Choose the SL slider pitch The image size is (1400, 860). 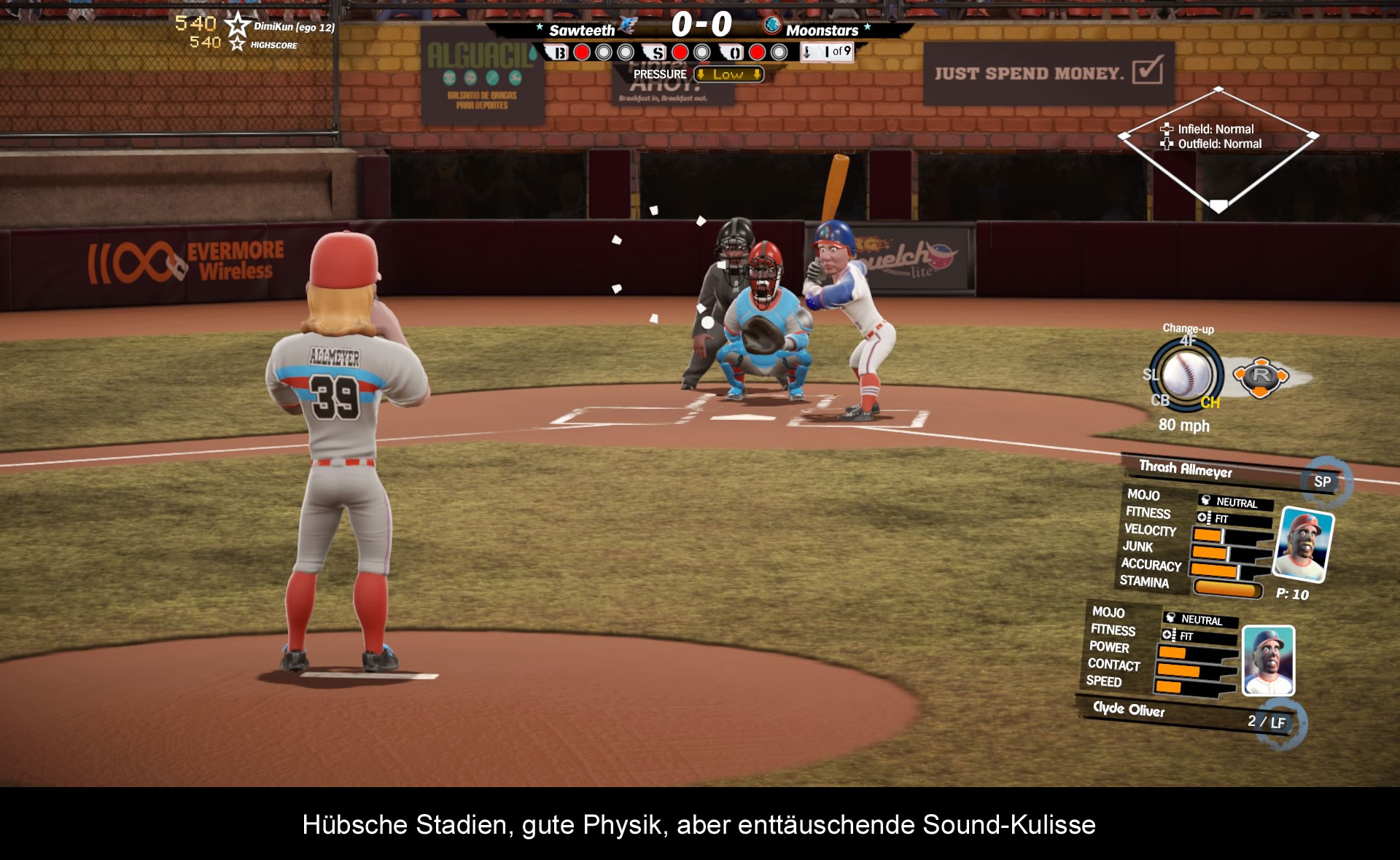1150,375
